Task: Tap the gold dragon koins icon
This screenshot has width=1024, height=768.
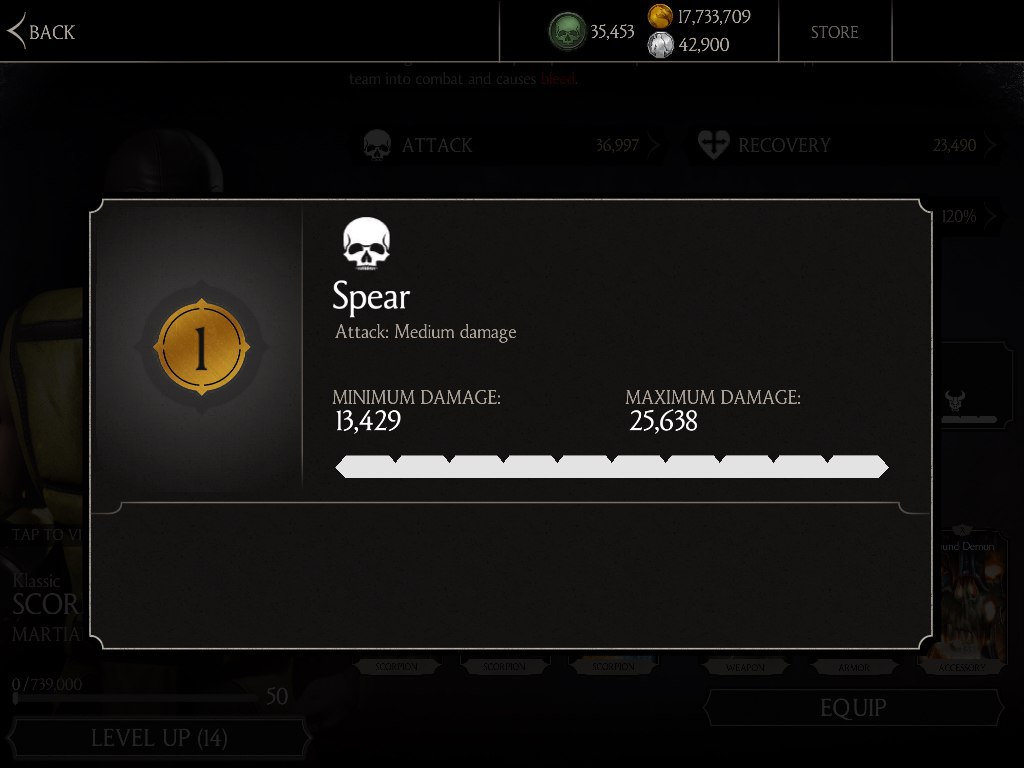Action: point(660,16)
